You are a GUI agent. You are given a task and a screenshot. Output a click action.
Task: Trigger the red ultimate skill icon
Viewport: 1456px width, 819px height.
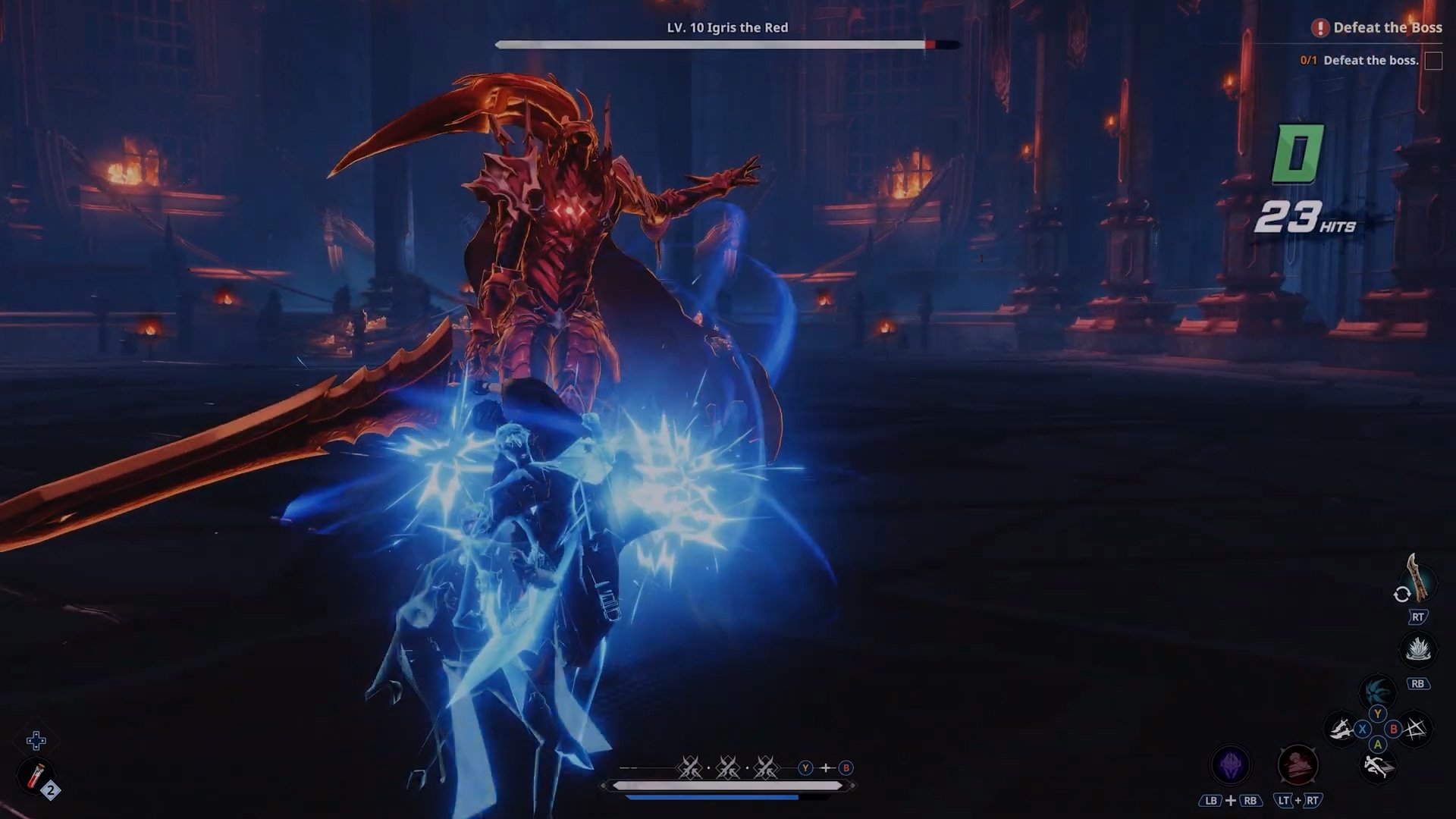(1298, 764)
